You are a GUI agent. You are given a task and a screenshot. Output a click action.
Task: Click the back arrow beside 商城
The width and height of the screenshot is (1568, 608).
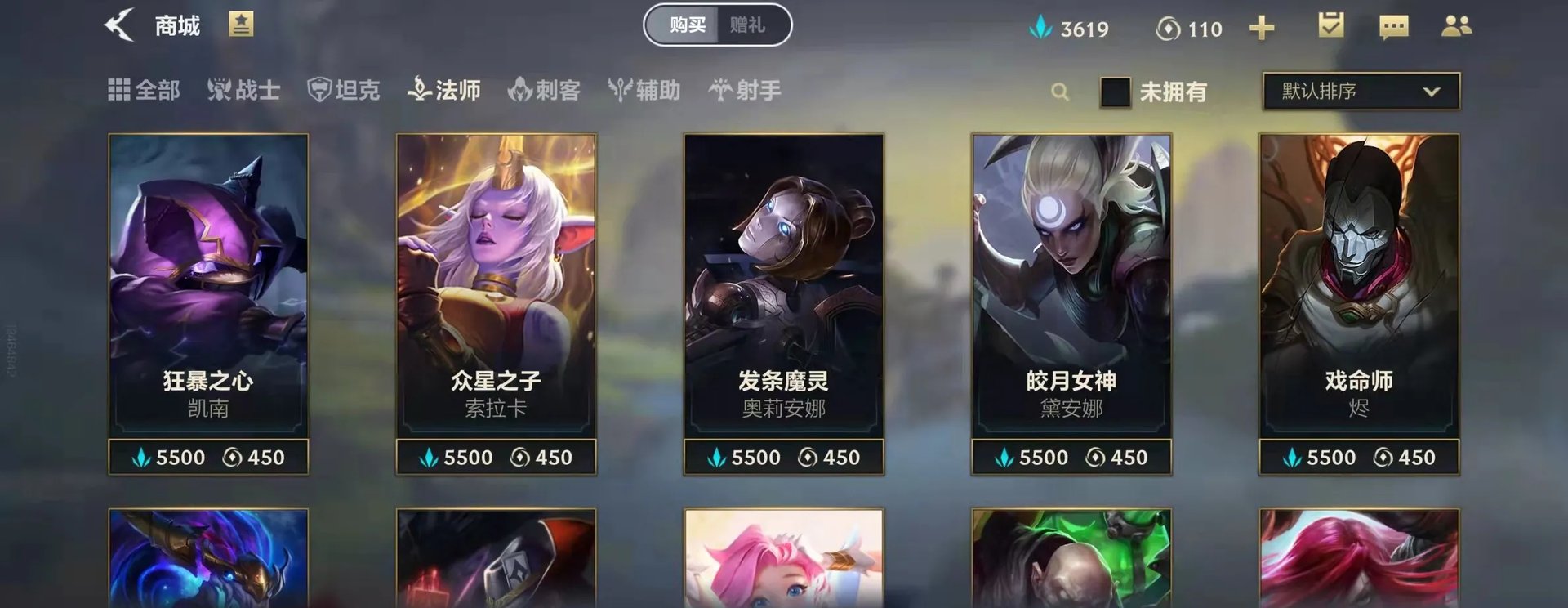(121, 25)
